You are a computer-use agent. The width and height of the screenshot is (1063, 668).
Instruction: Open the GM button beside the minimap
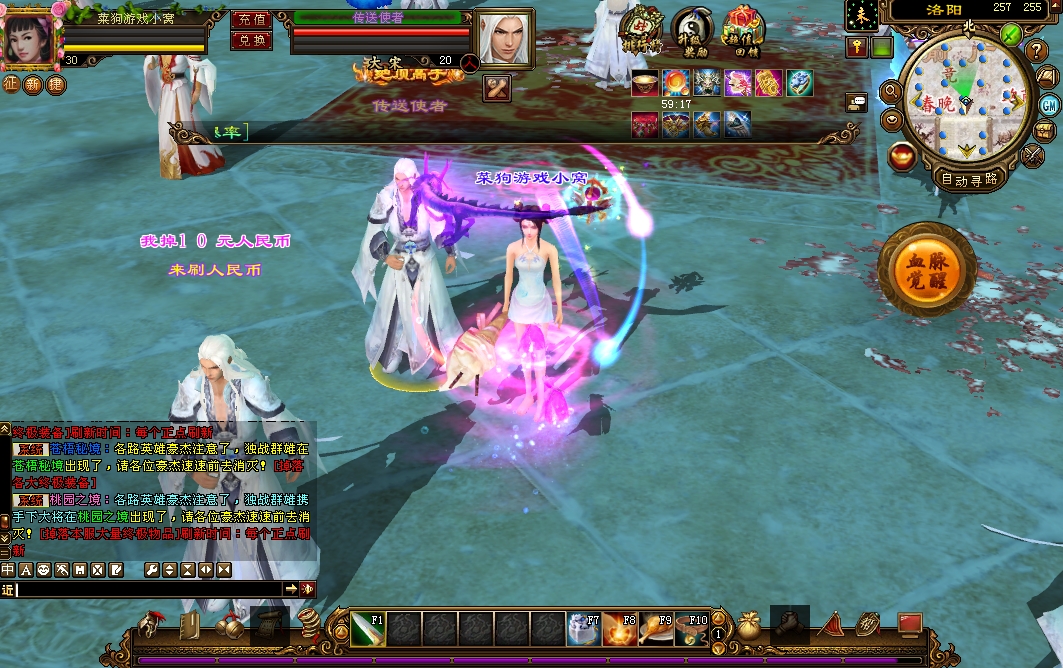tap(1048, 105)
